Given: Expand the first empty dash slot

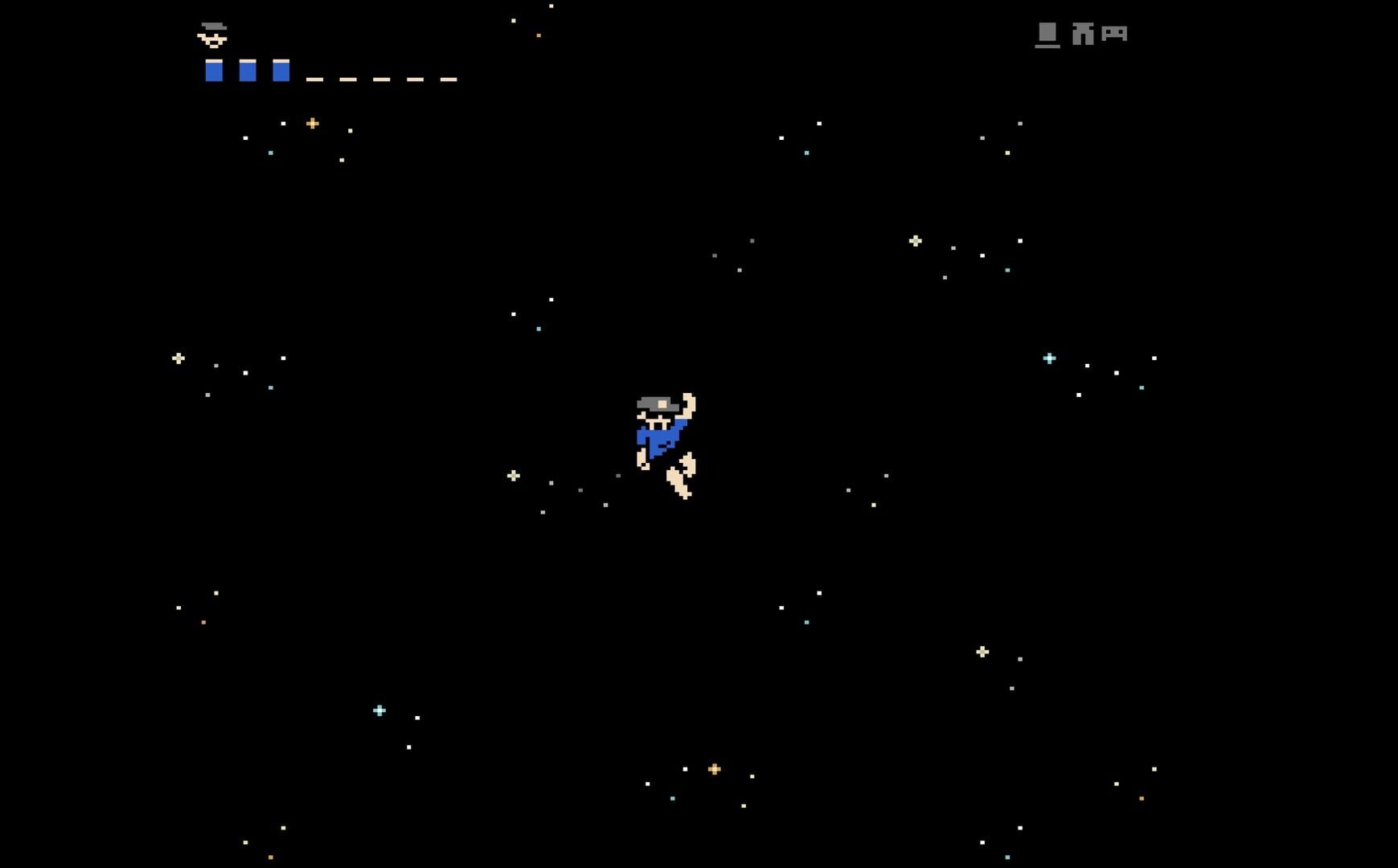Looking at the screenshot, I should pos(314,78).
